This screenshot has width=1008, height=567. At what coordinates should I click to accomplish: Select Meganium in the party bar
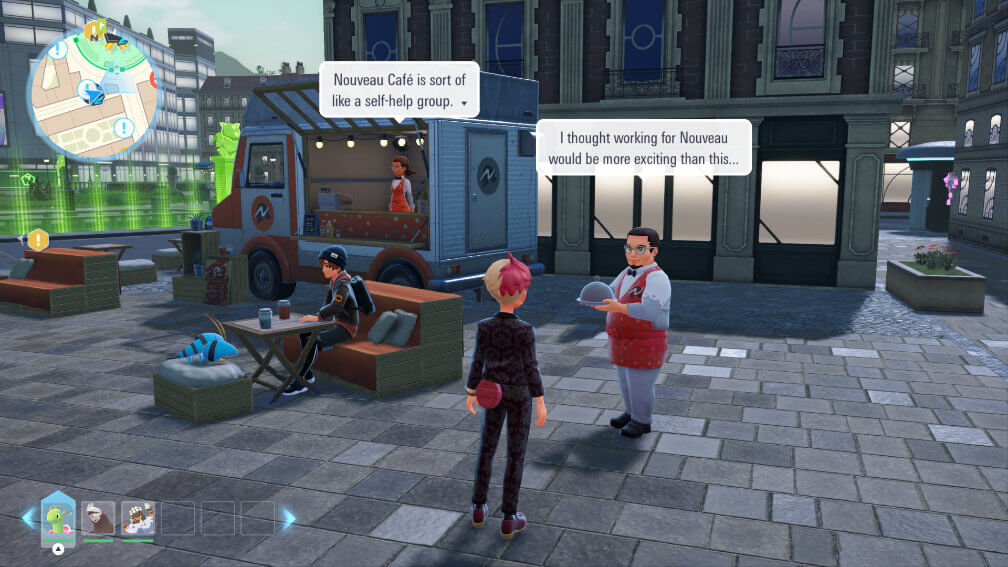(x=58, y=518)
